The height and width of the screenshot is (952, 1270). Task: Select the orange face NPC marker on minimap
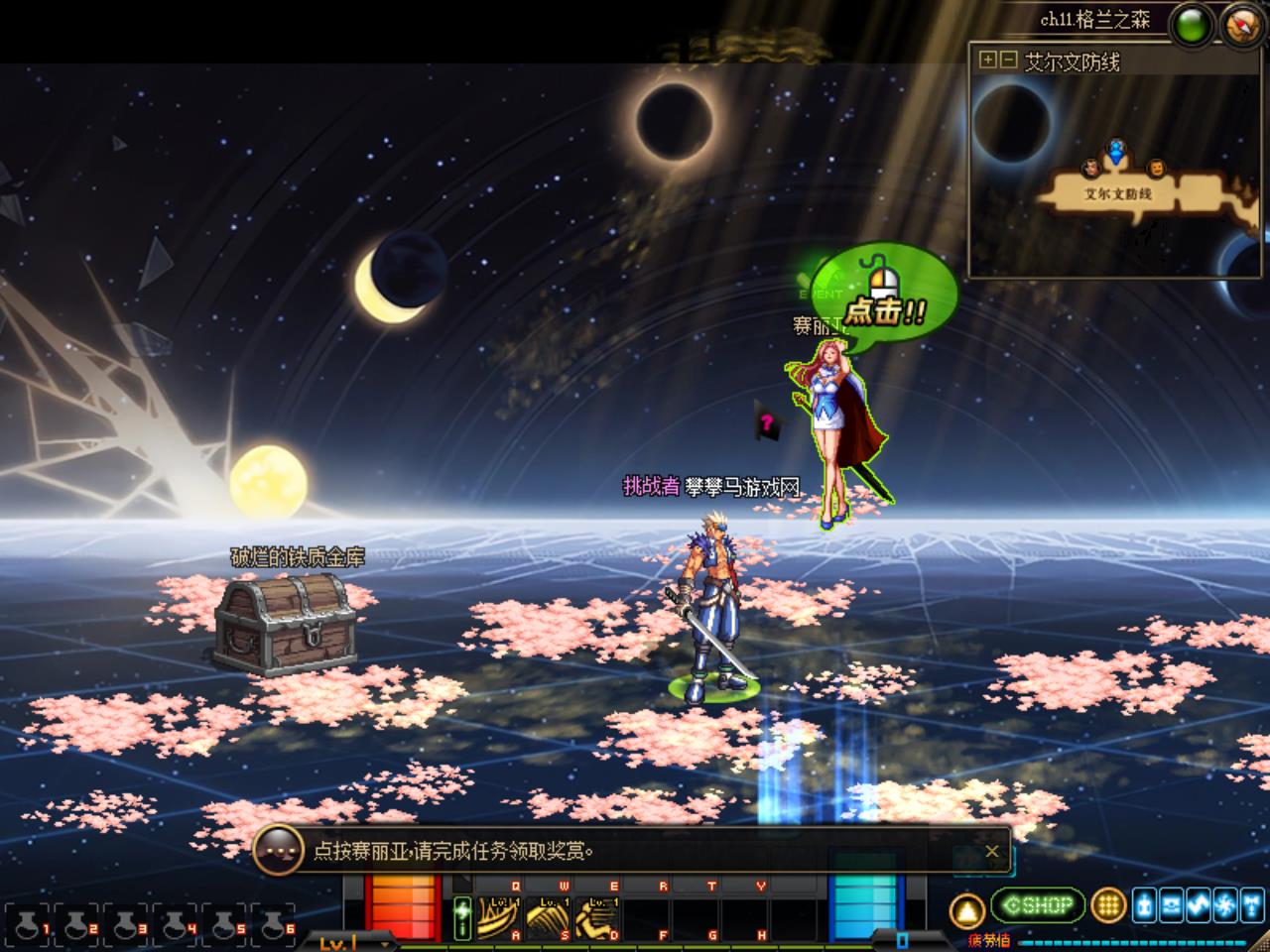[1155, 168]
